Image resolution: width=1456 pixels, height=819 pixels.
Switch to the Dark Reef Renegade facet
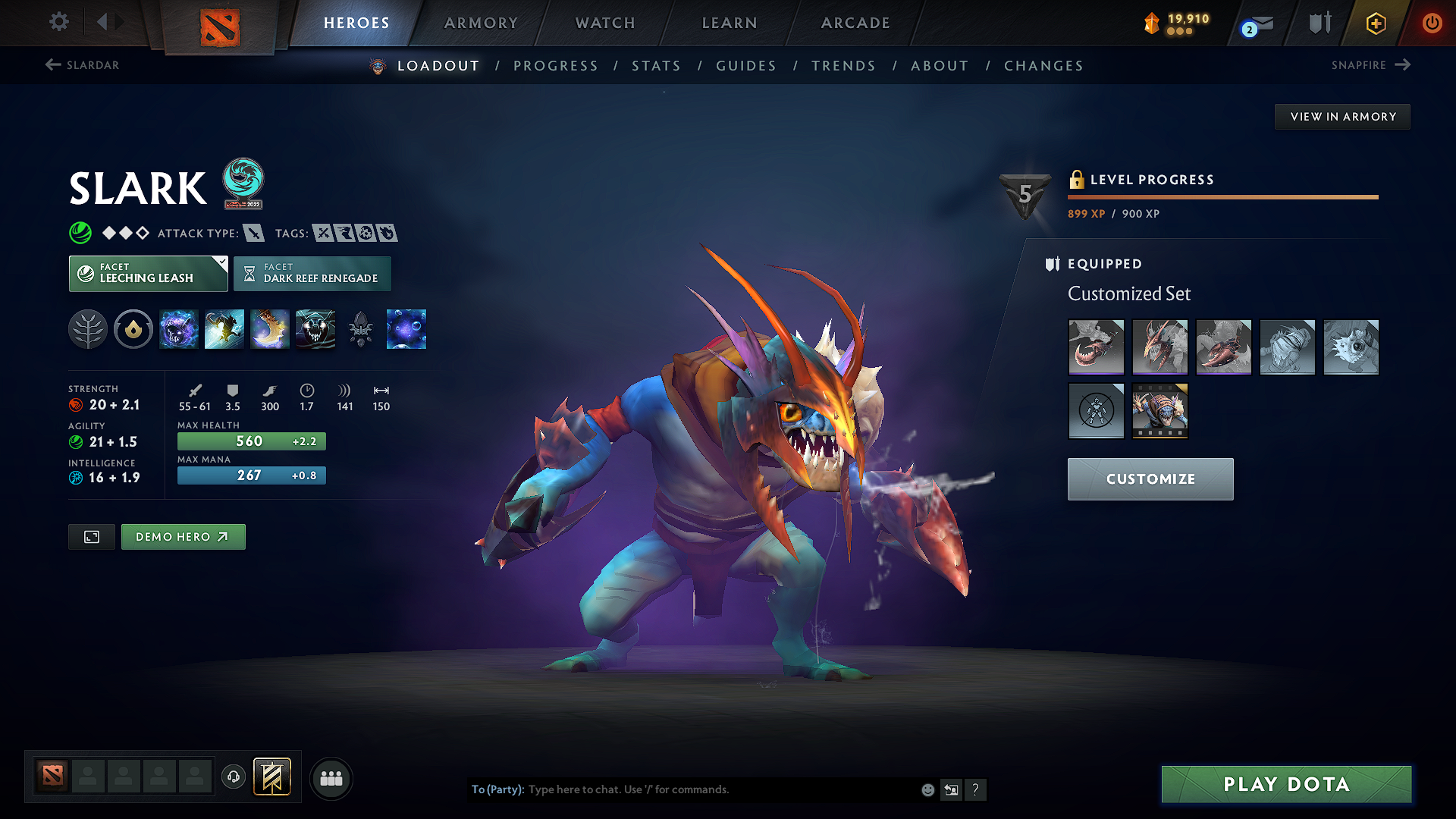(x=312, y=274)
